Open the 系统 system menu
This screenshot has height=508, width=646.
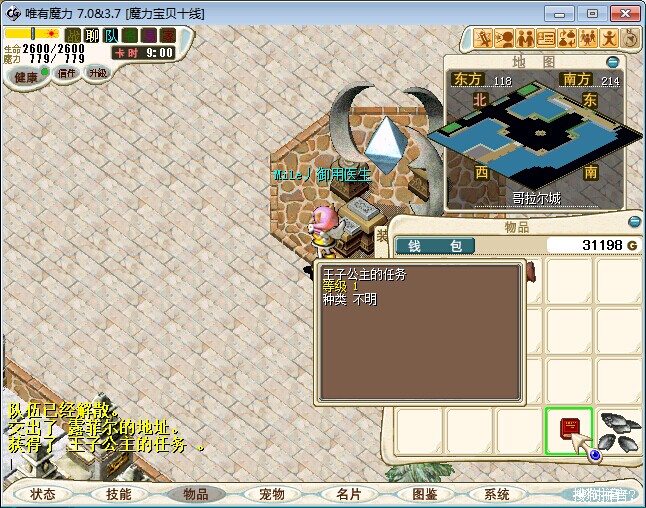[497, 494]
